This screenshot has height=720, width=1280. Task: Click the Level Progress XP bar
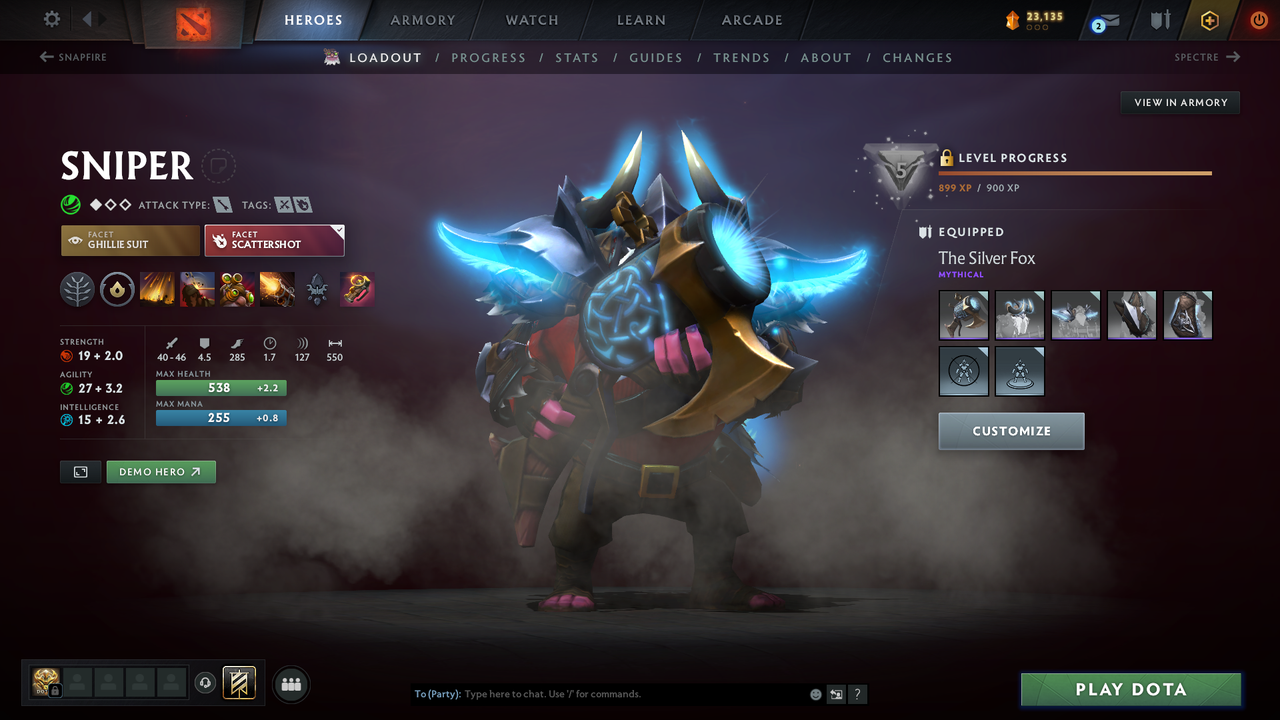pos(1075,172)
